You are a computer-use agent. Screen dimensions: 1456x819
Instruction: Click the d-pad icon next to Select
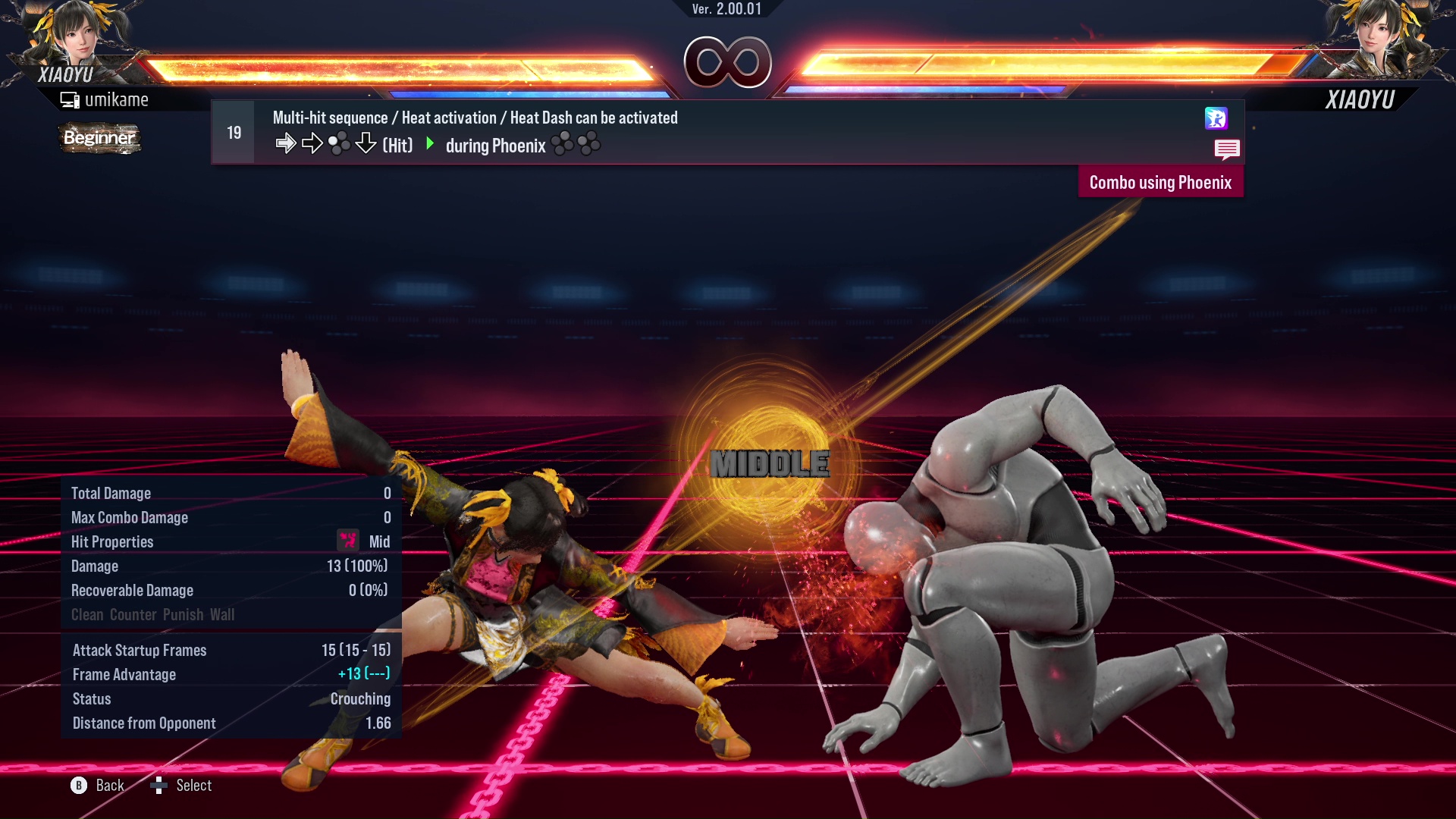tap(159, 785)
